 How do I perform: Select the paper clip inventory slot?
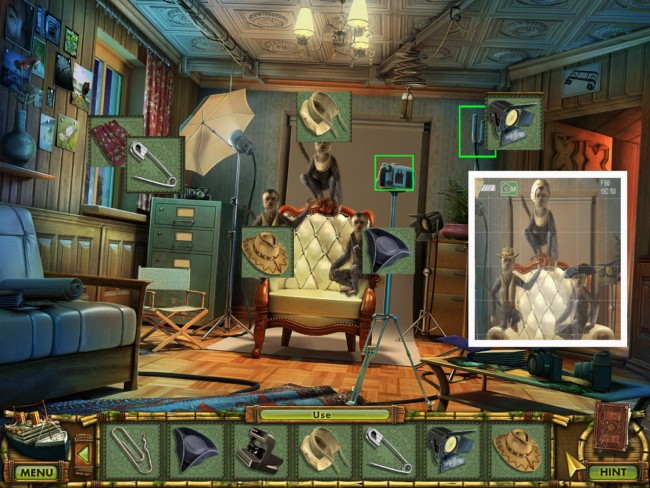[130, 448]
